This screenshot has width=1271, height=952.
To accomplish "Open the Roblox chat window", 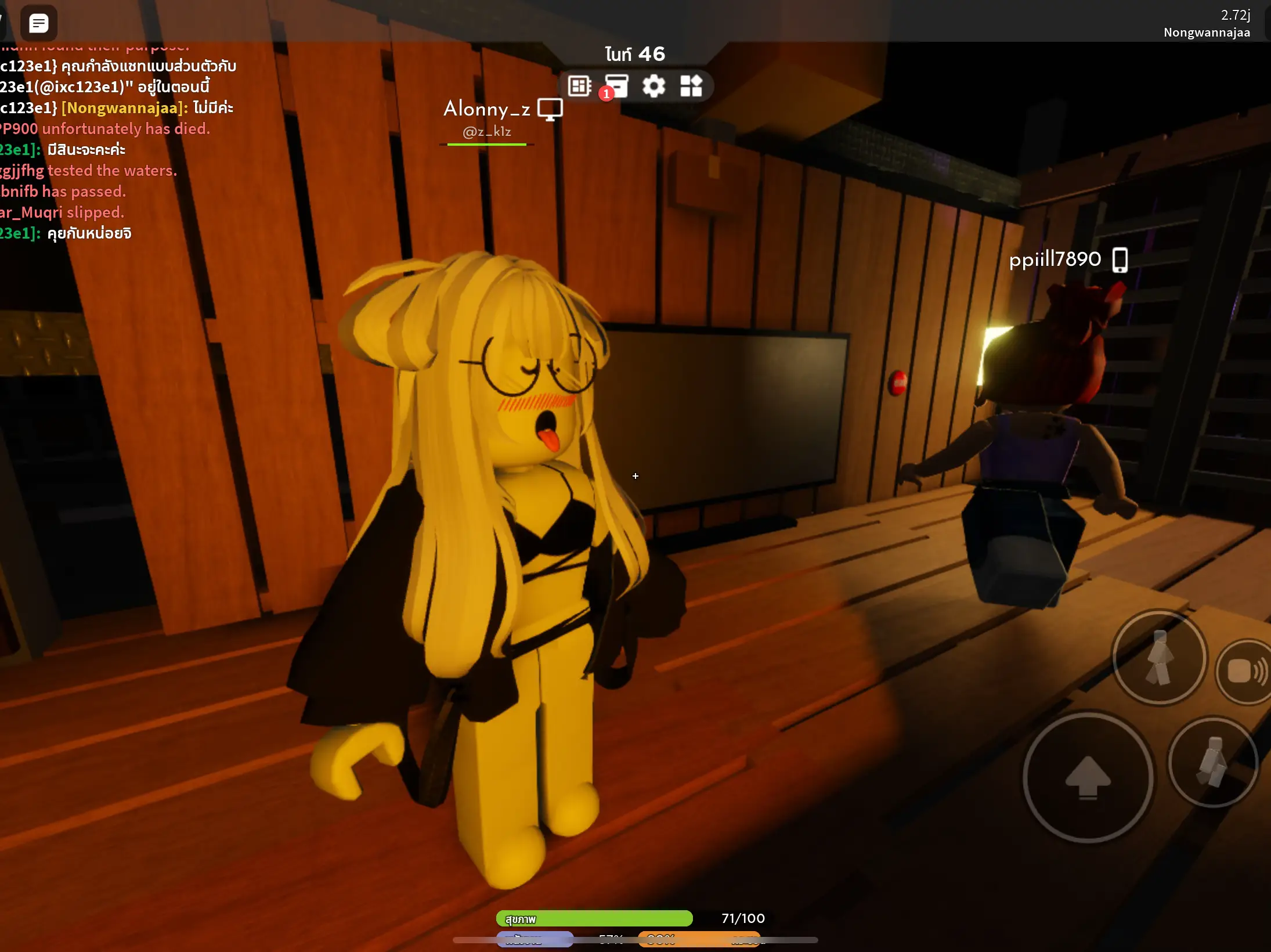I will click(38, 23).
